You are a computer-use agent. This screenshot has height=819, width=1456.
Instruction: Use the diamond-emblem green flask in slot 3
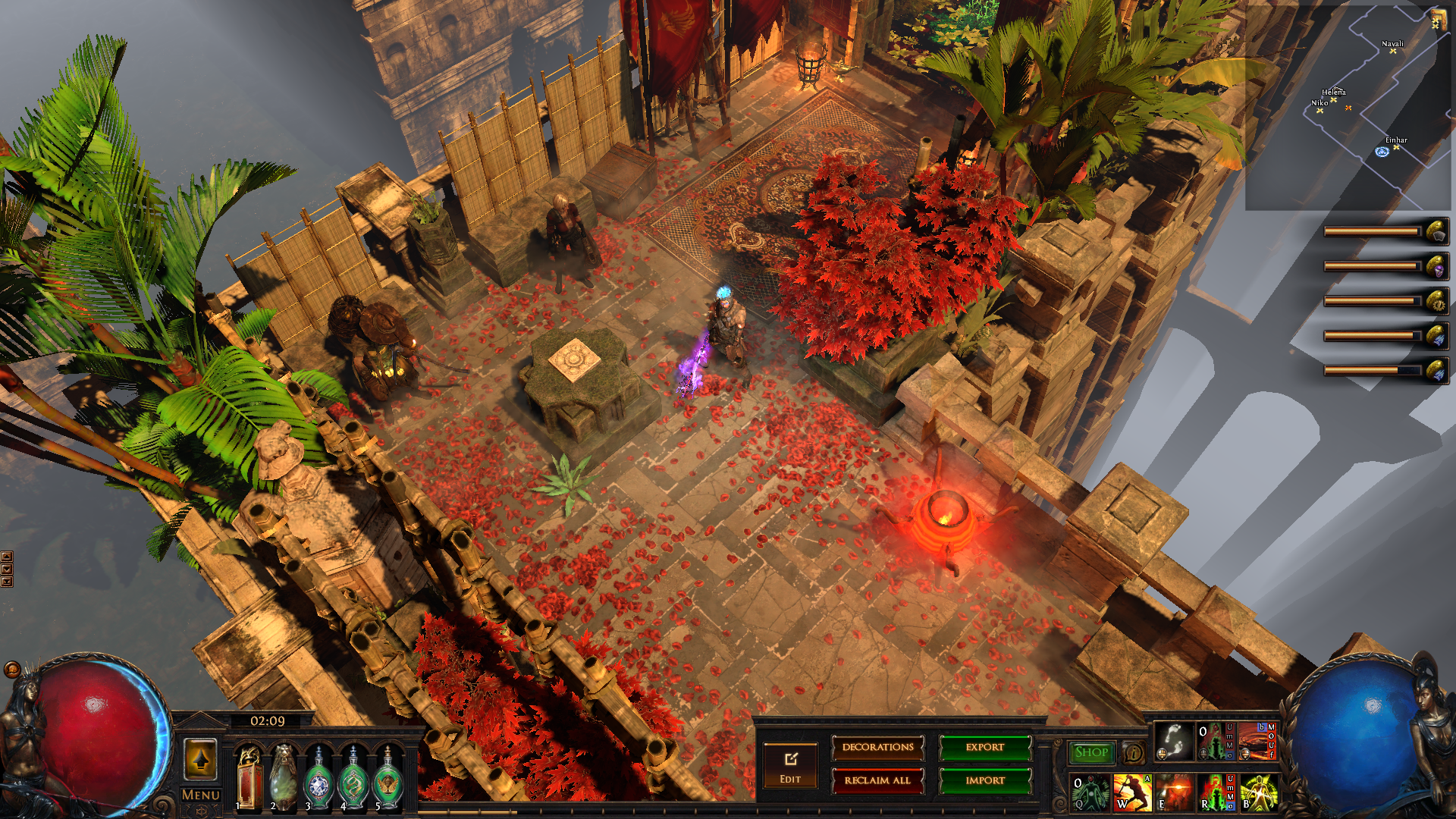coord(318,777)
